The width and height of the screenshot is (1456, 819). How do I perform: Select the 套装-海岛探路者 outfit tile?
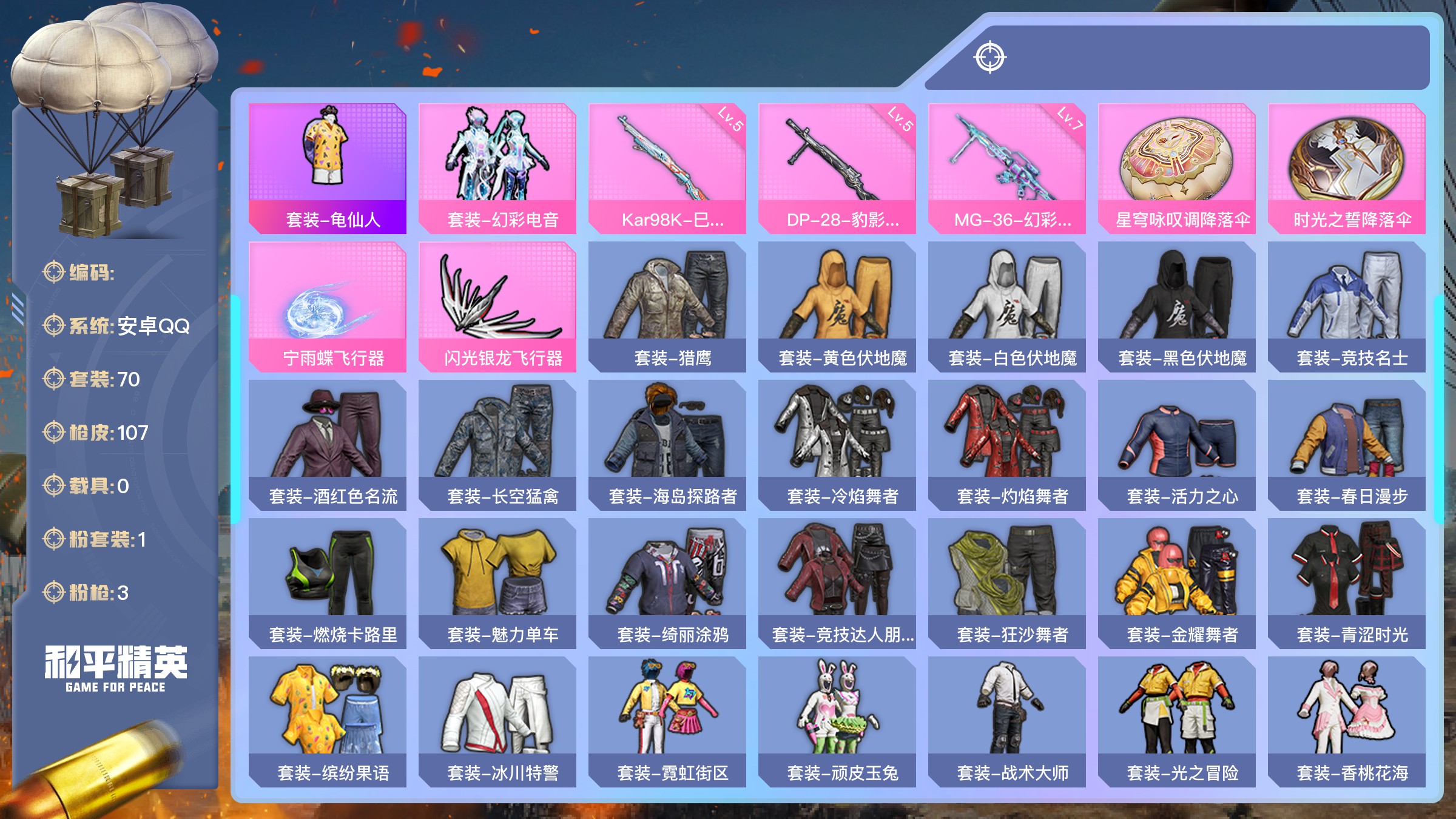pyautogui.click(x=667, y=445)
